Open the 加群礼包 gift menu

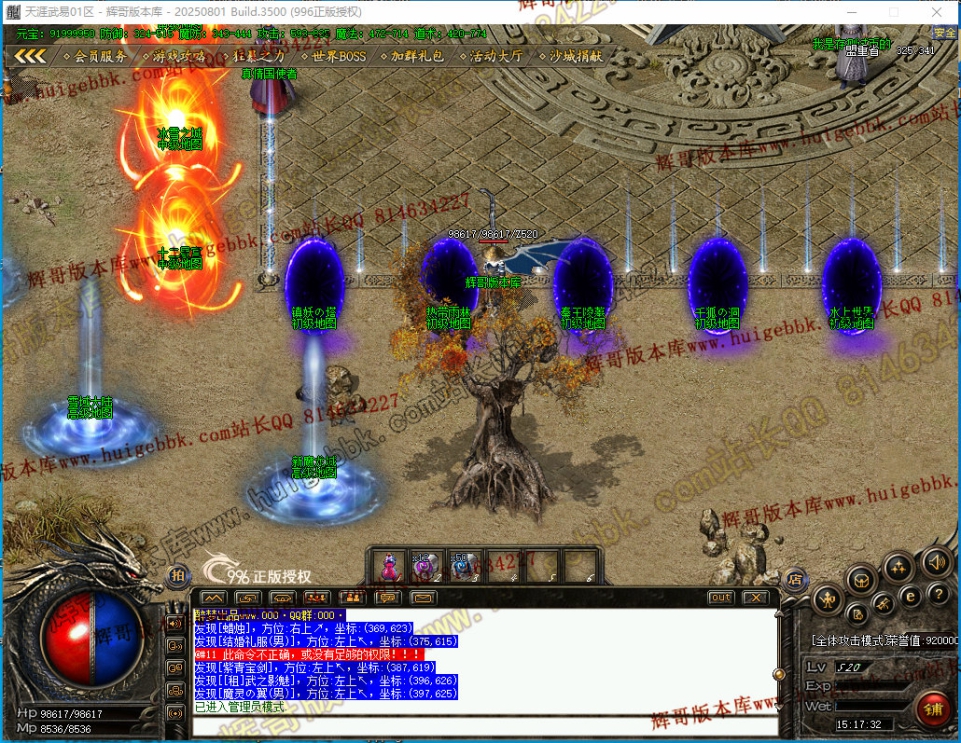point(416,57)
